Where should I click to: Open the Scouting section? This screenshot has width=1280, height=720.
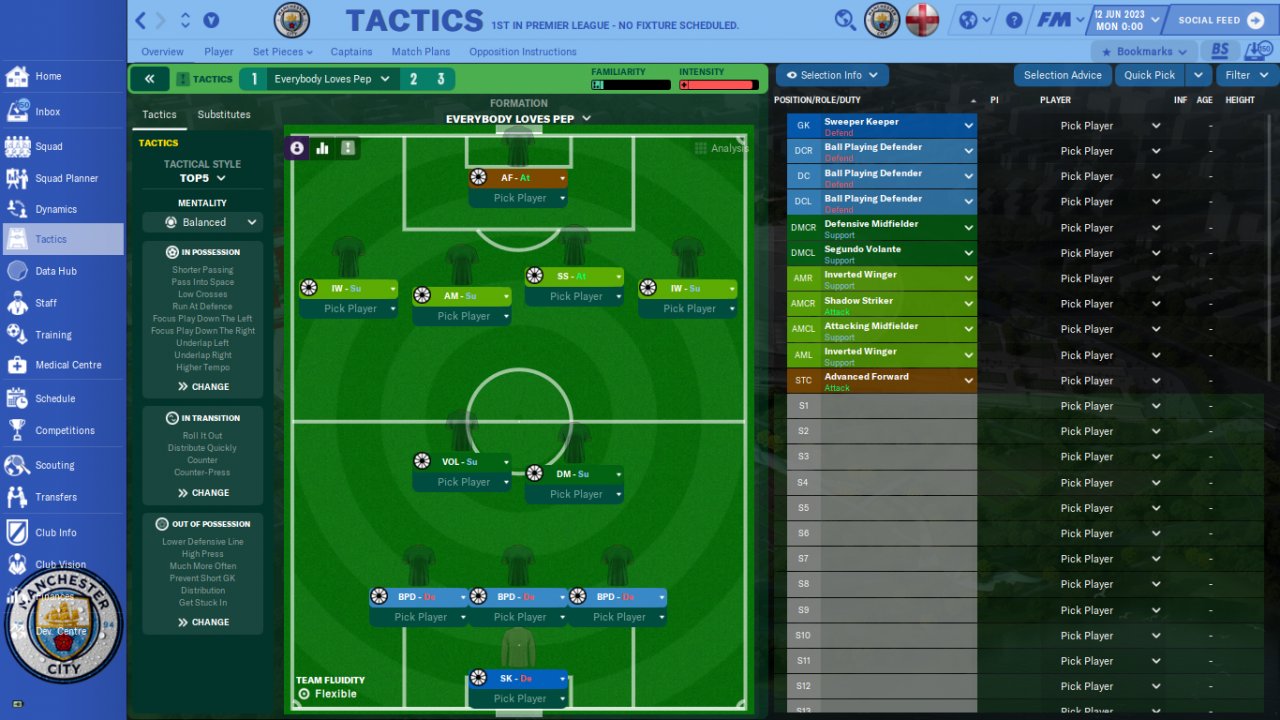coord(54,465)
